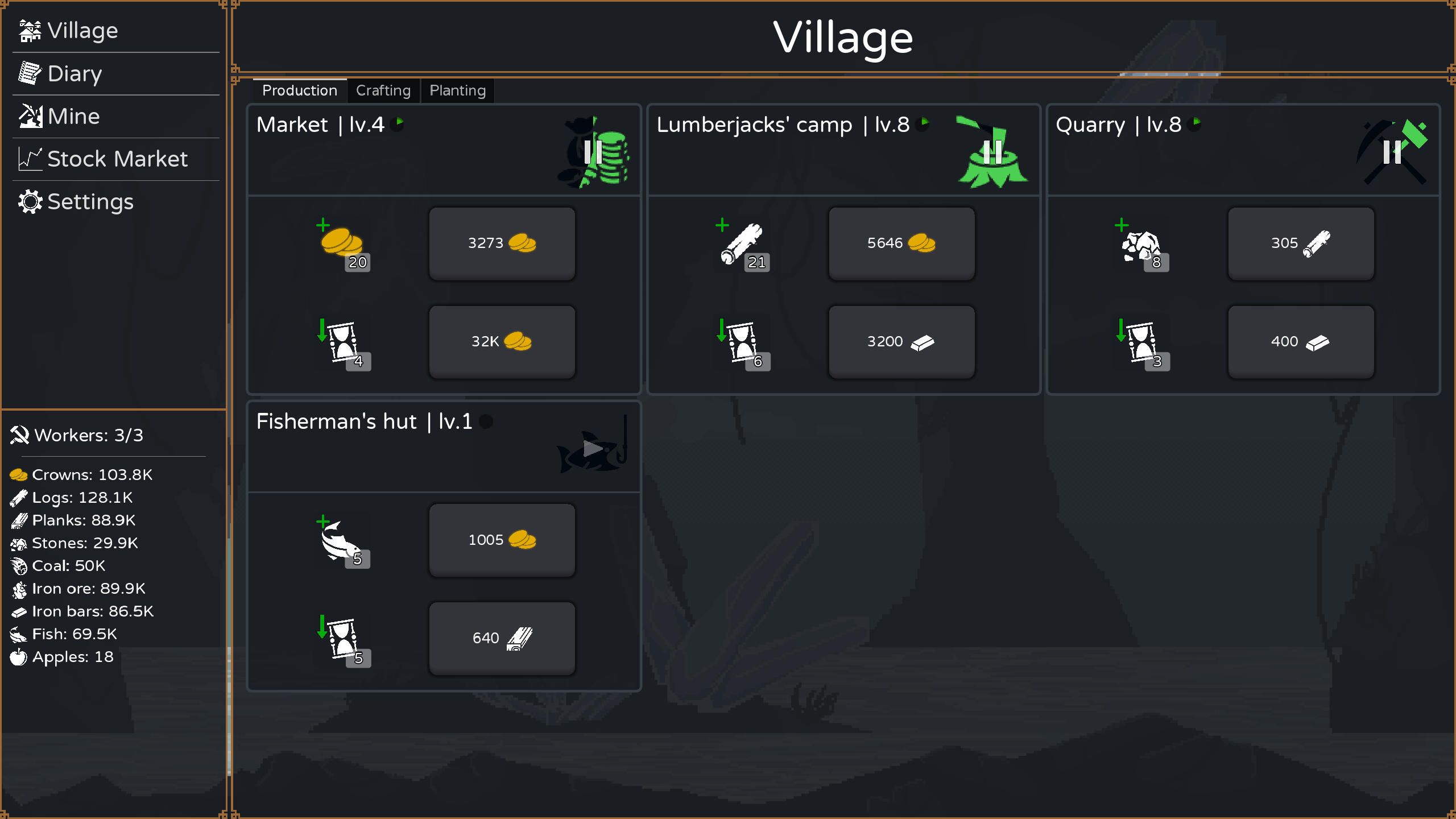Open the Village page via the house icon
Image resolution: width=1456 pixels, height=819 pixels.
[x=30, y=30]
